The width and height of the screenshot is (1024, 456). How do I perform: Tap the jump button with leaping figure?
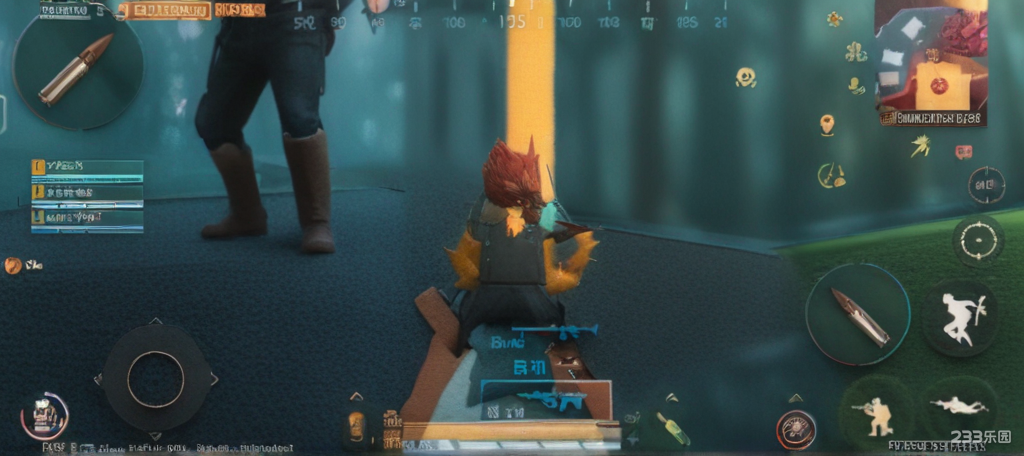pos(959,318)
